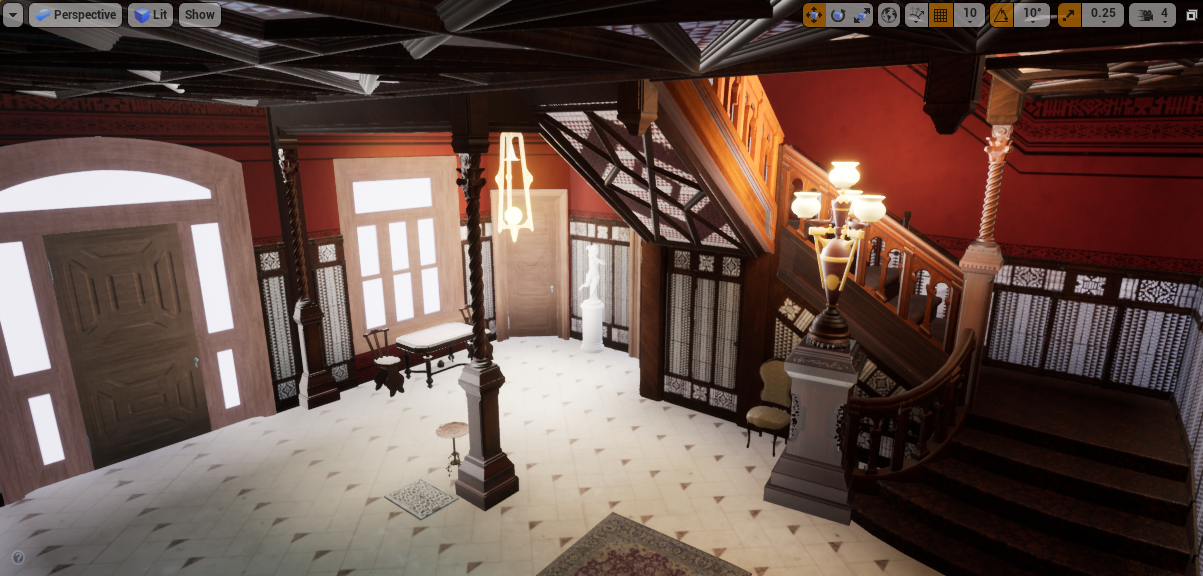Open the viewport options dropdown arrow
1203x576 pixels.
pos(13,15)
